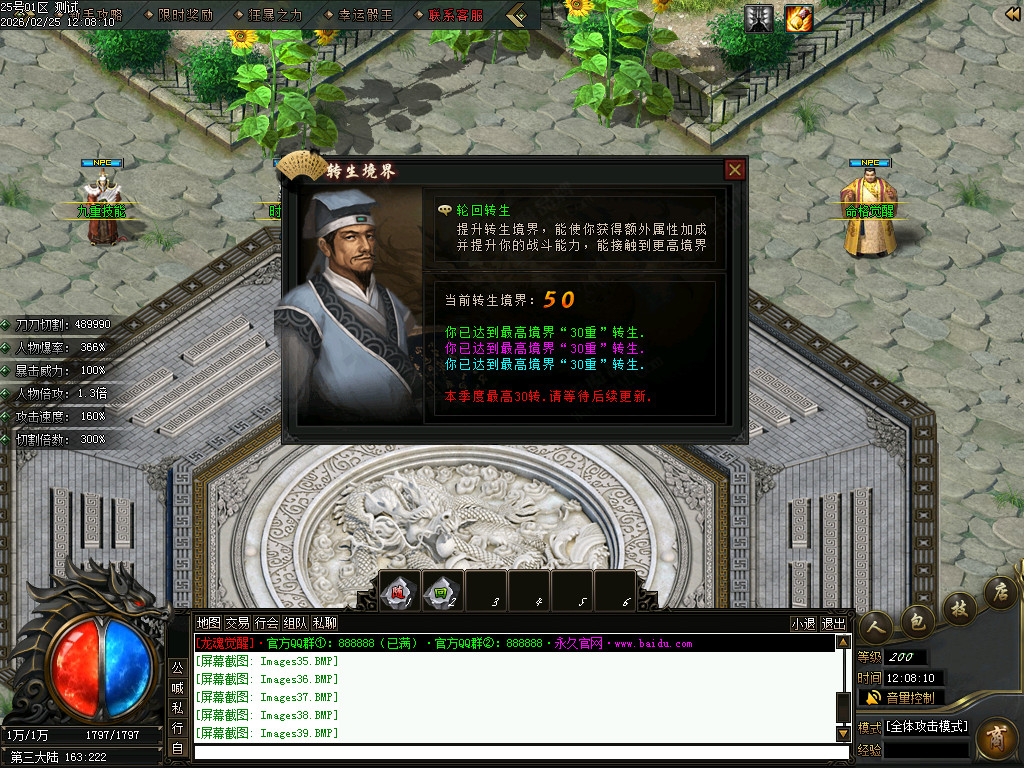Collapse the top menu bar arrow

(518, 15)
